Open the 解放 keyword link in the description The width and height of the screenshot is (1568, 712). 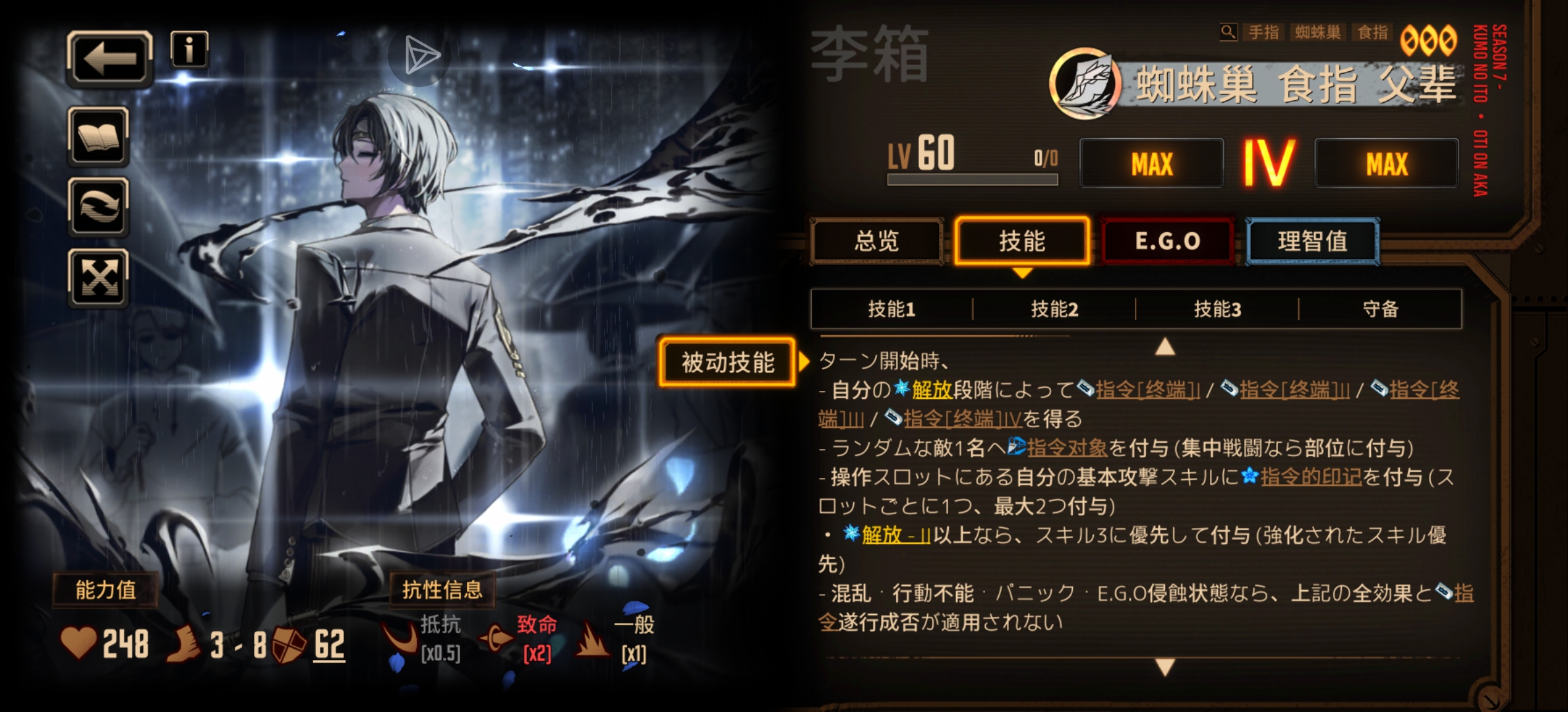click(x=931, y=390)
